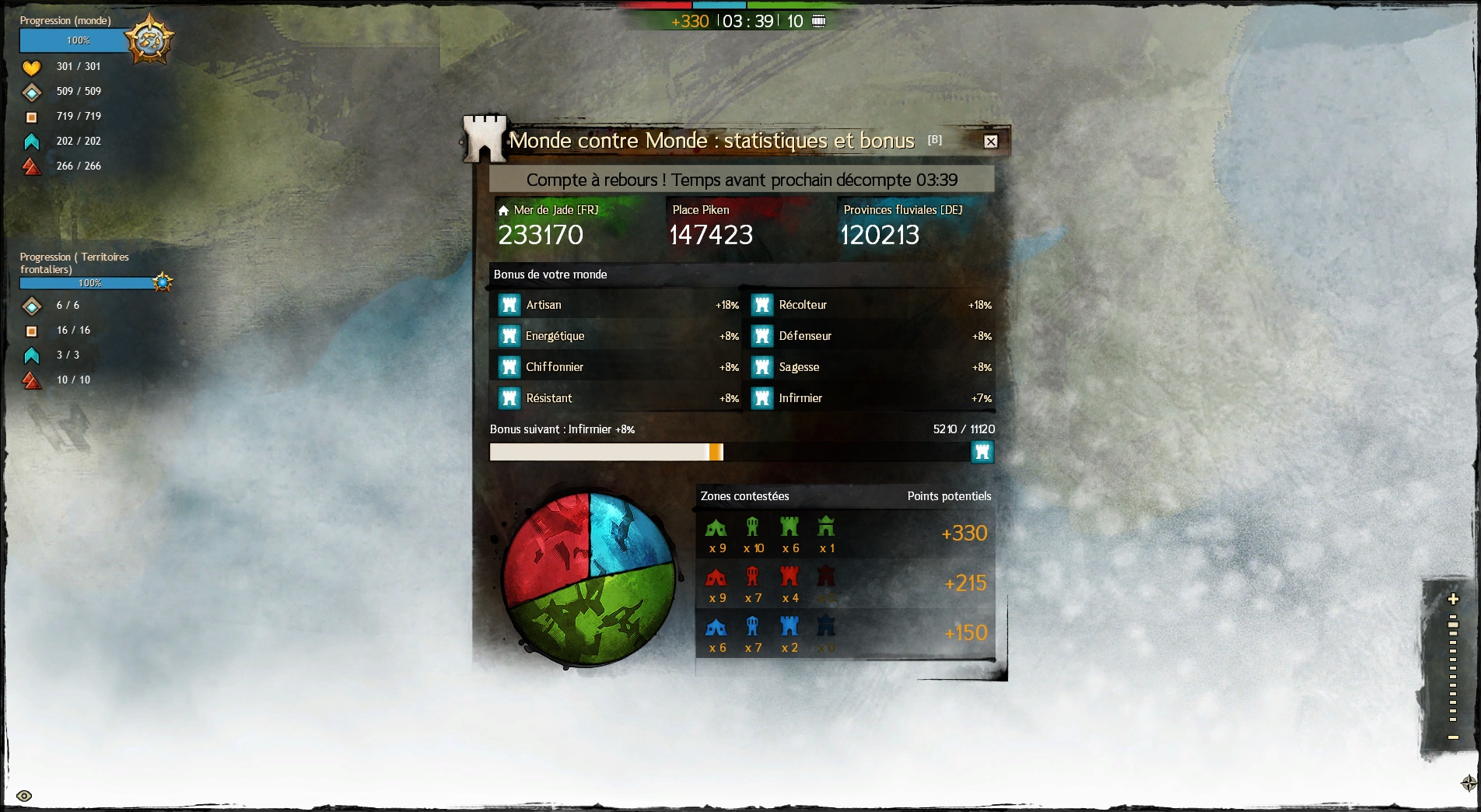Open the score panel icon beside the timer
1481x812 pixels.
[818, 21]
